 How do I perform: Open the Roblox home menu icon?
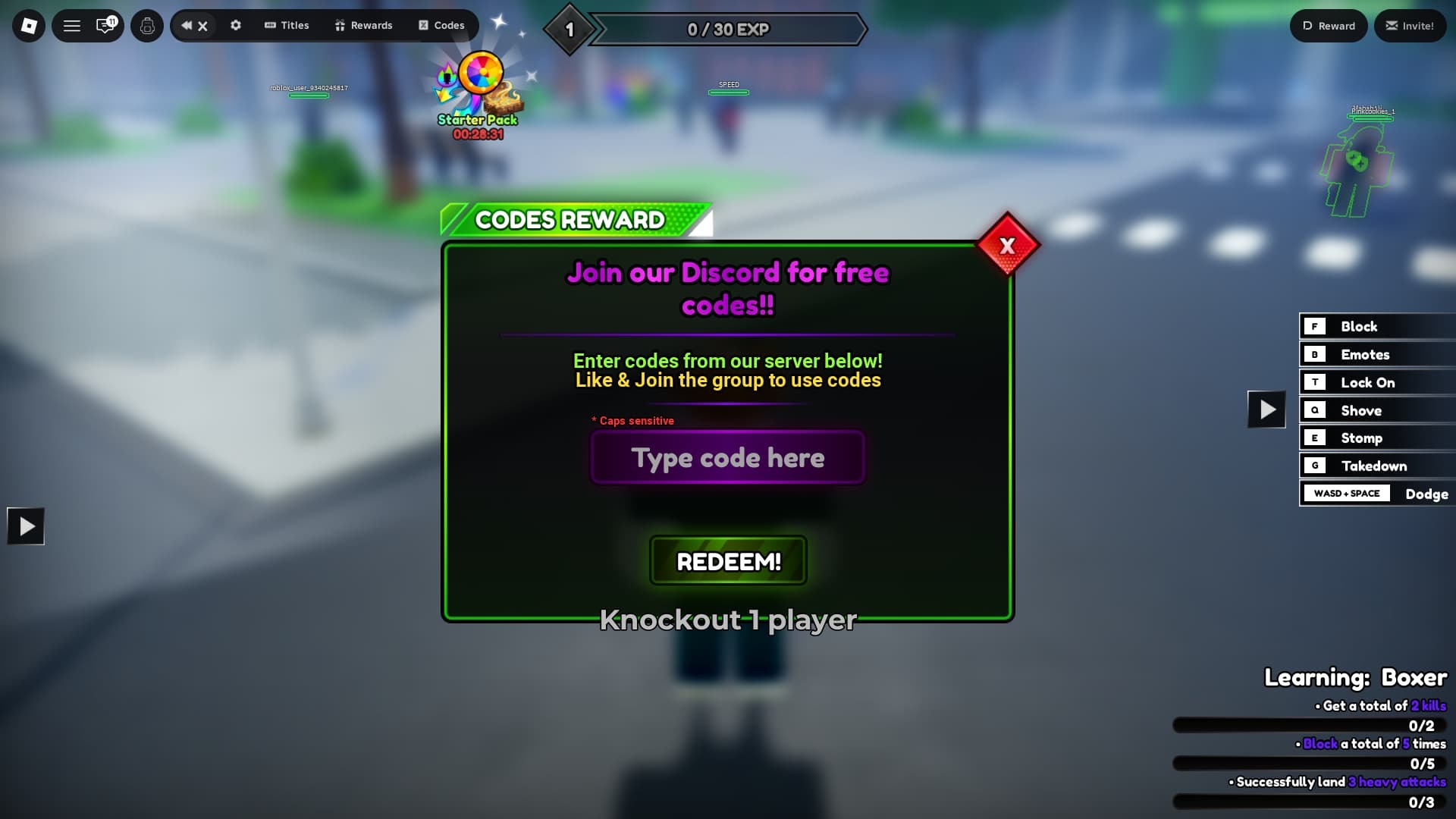click(x=28, y=25)
